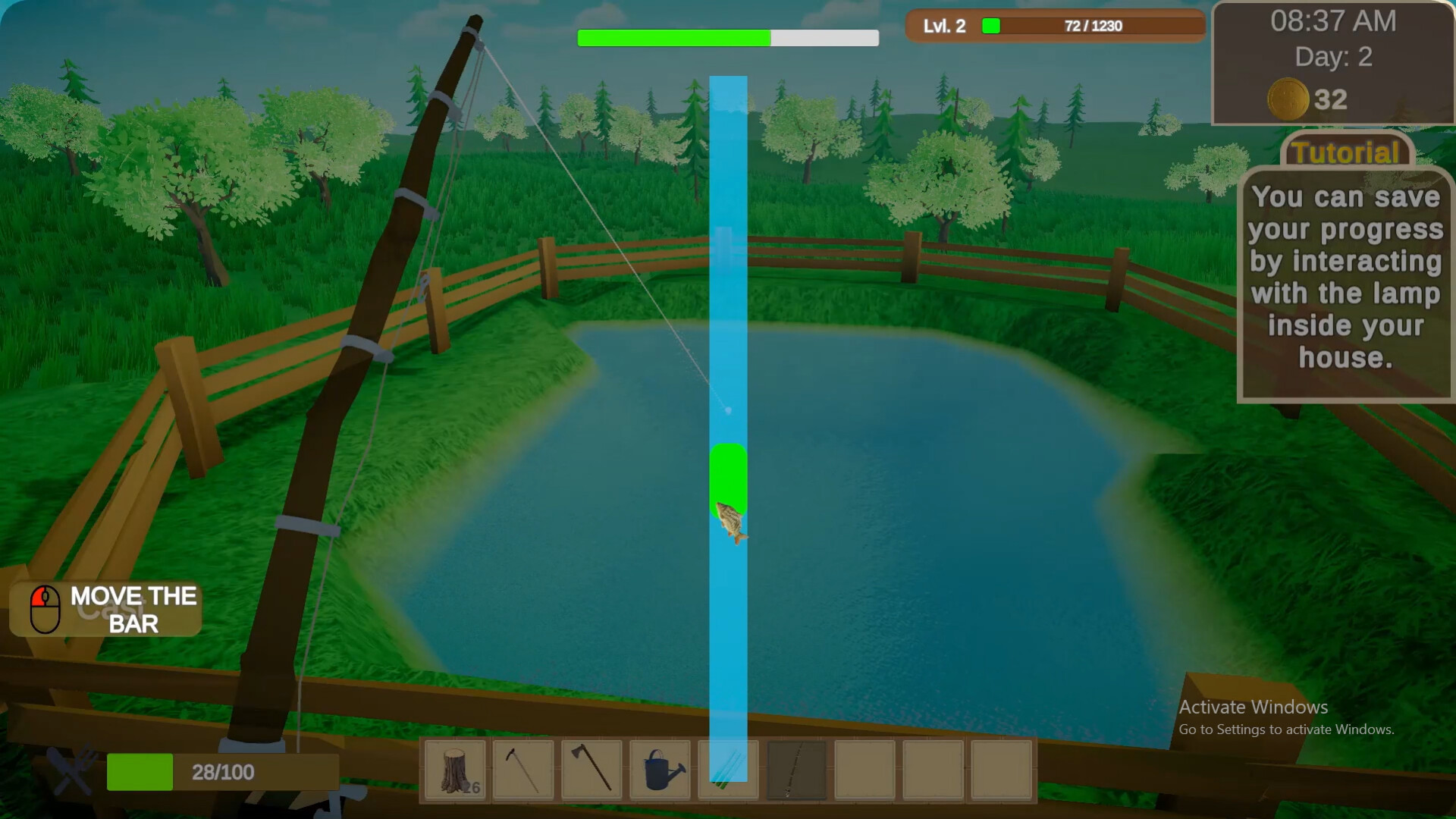This screenshot has width=1456, height=819.
Task: Select the scythe tool from the hotbar
Action: [x=522, y=770]
